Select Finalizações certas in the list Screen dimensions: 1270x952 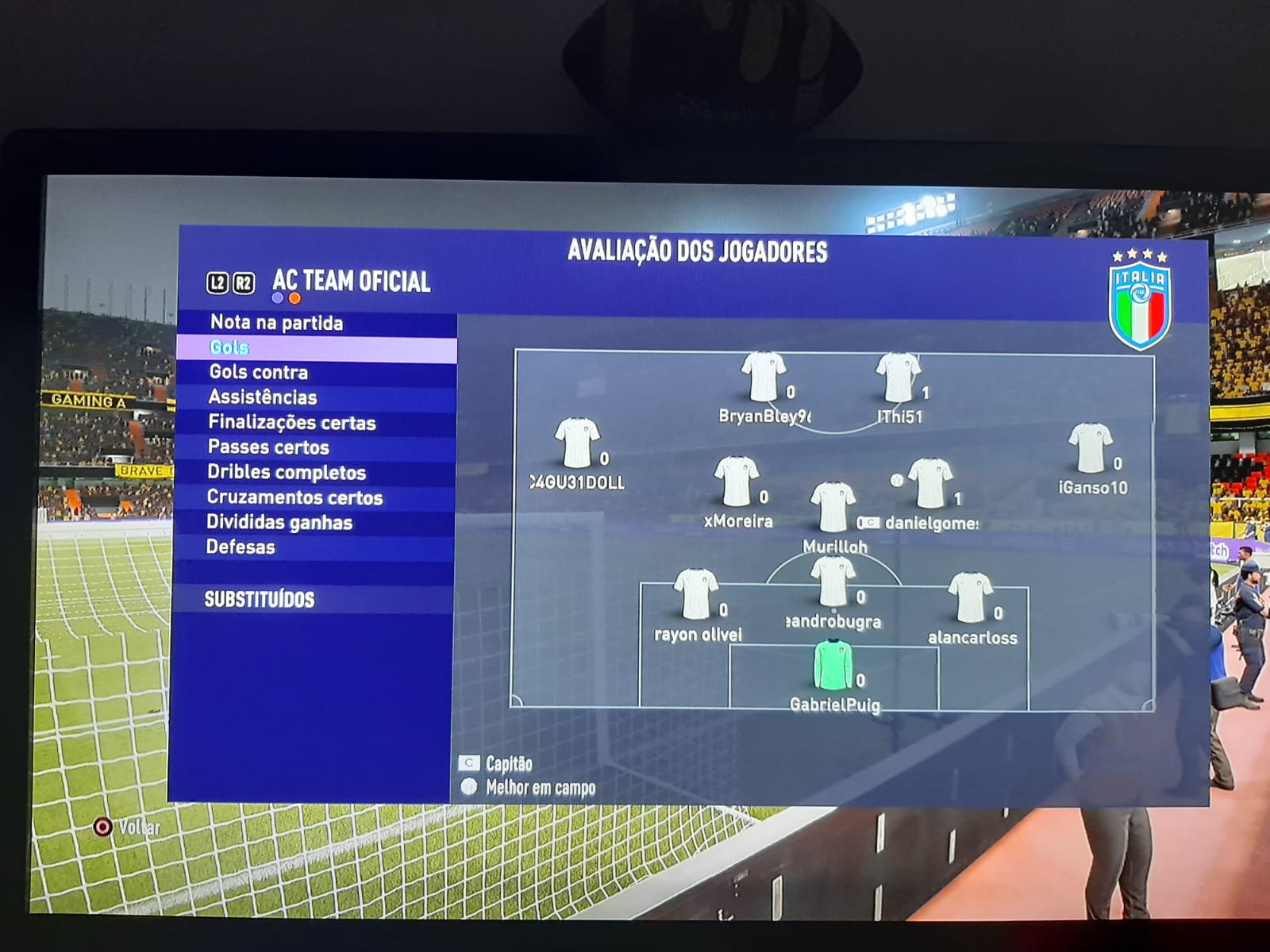pos(291,423)
